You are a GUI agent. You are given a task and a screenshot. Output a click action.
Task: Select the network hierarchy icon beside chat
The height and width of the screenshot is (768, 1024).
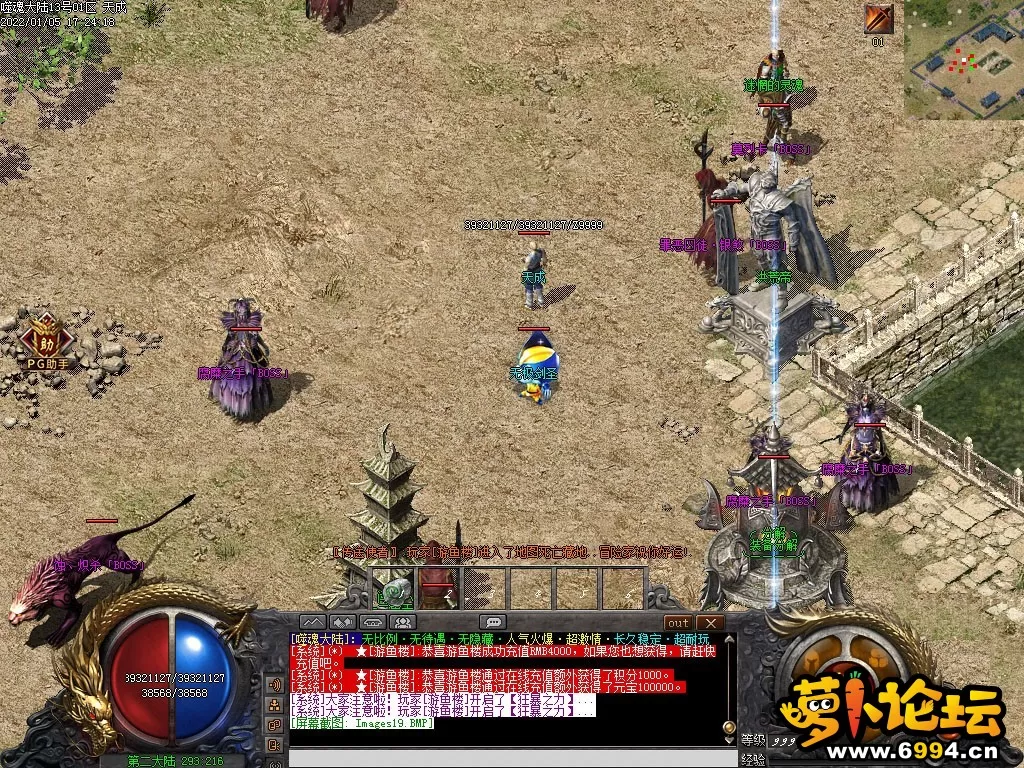point(274,706)
